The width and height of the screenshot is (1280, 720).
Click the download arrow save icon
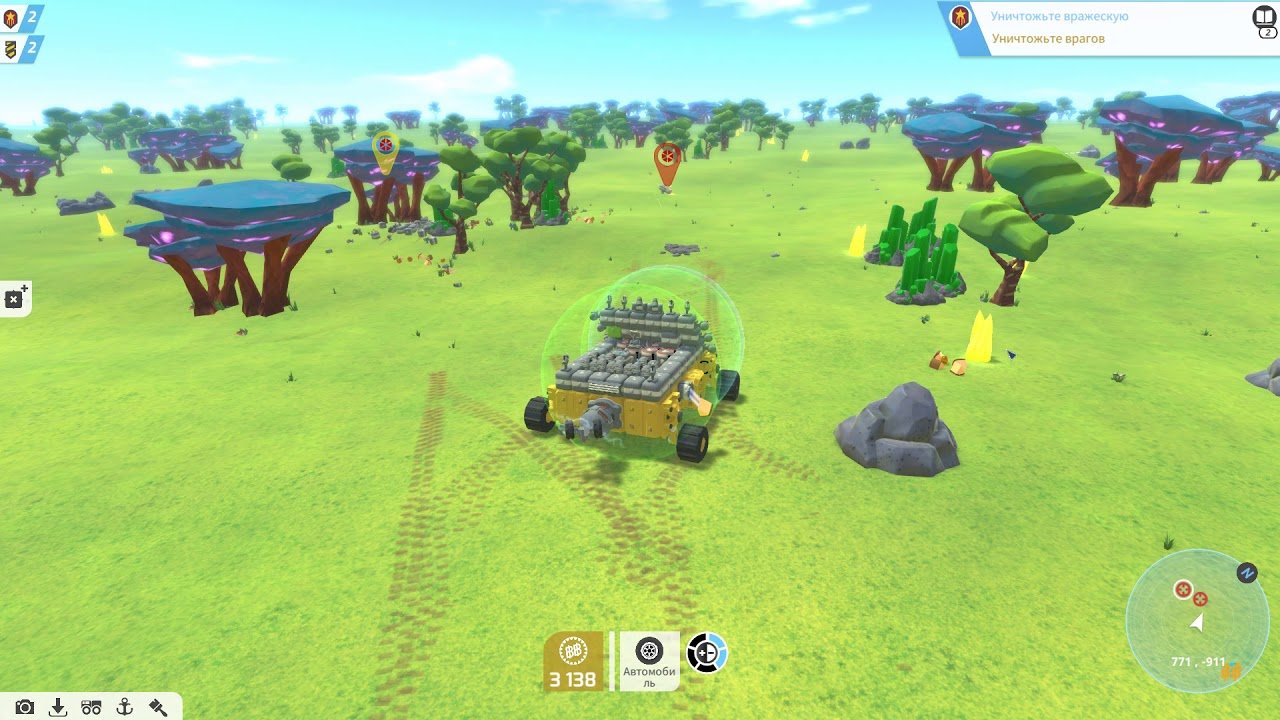pyautogui.click(x=58, y=707)
